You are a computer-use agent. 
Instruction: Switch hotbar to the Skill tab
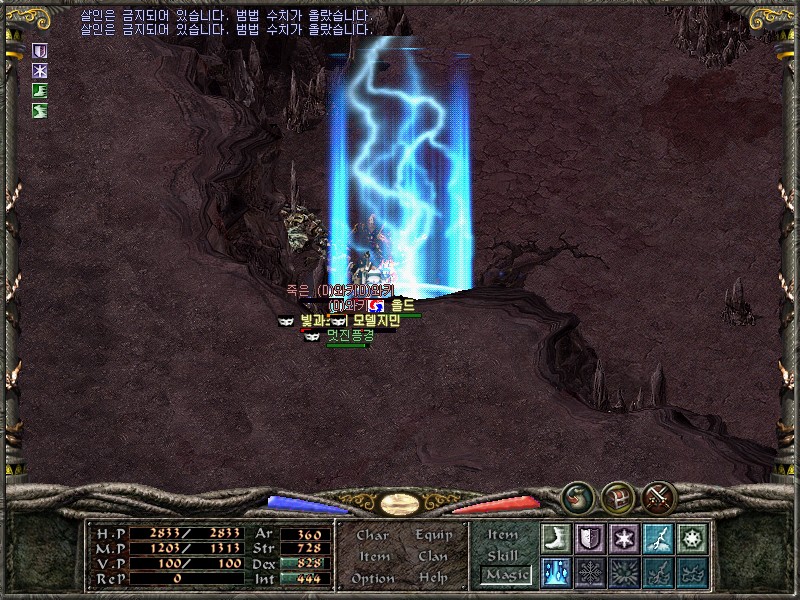503,555
